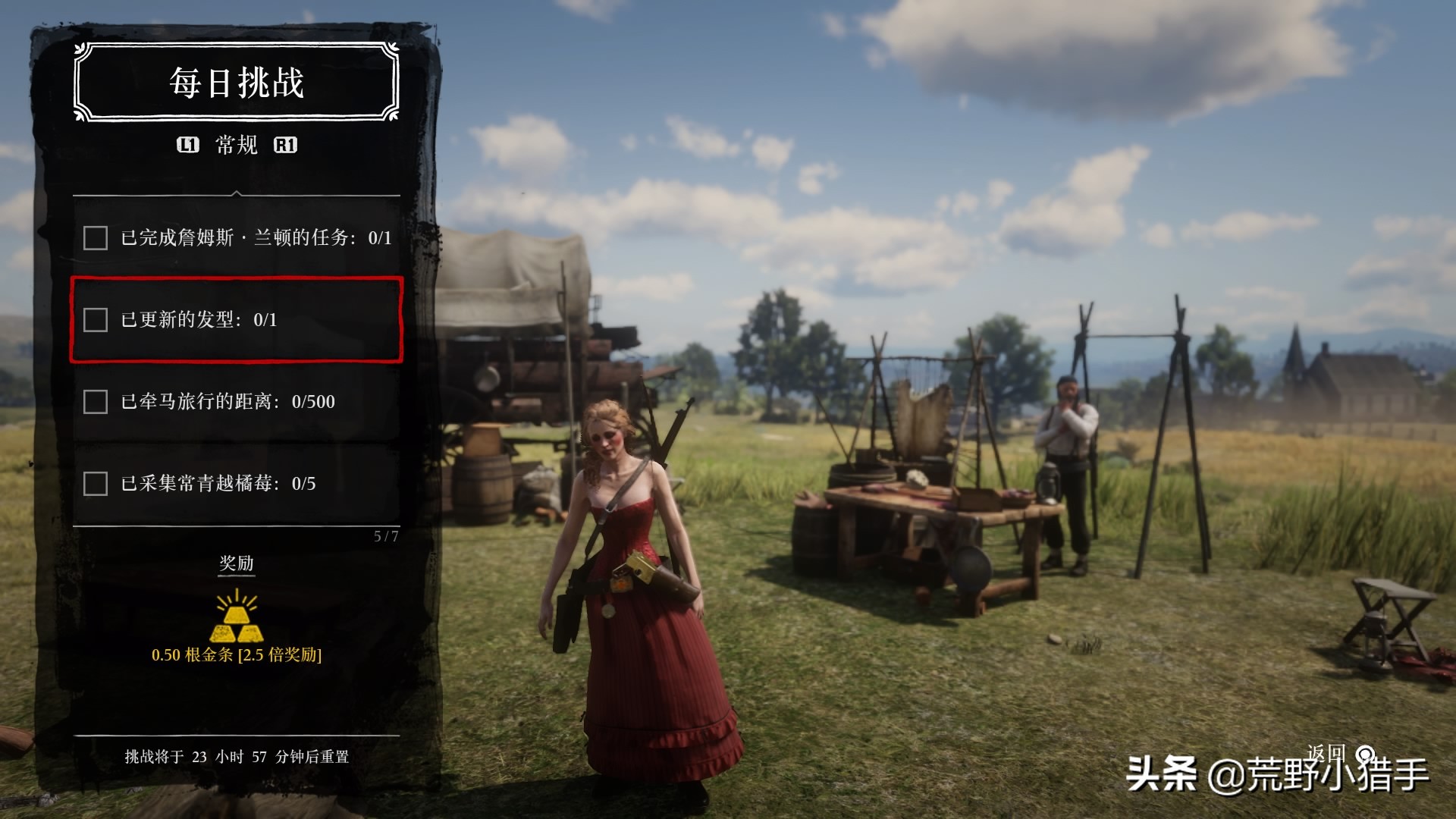Select the 詹姆斯·兰顿 mission challenge row

click(x=237, y=238)
